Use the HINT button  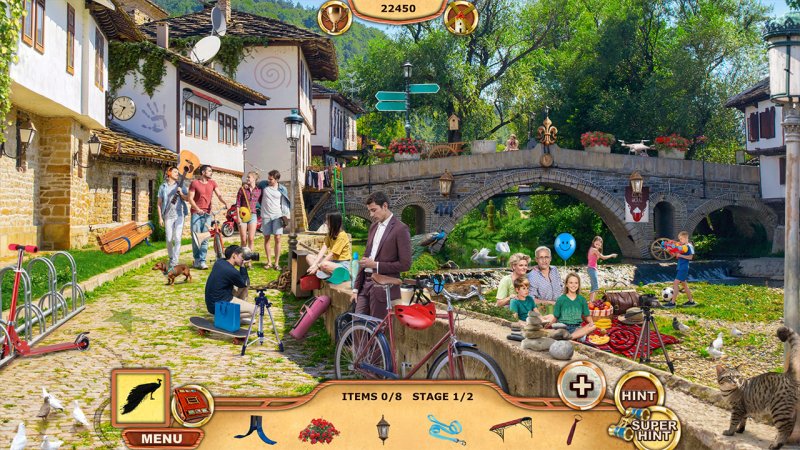(639, 395)
